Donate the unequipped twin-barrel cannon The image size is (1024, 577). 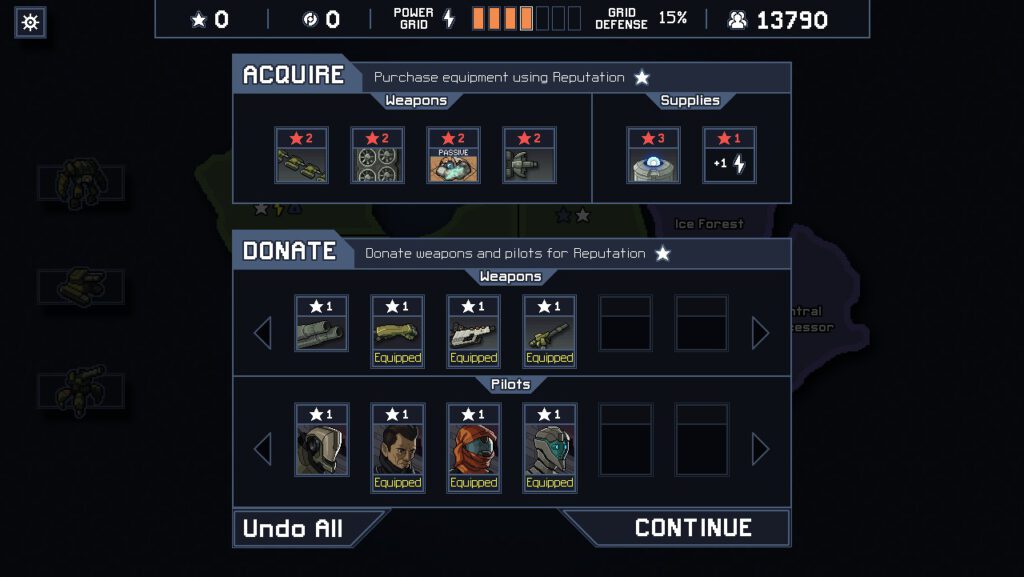pos(321,324)
